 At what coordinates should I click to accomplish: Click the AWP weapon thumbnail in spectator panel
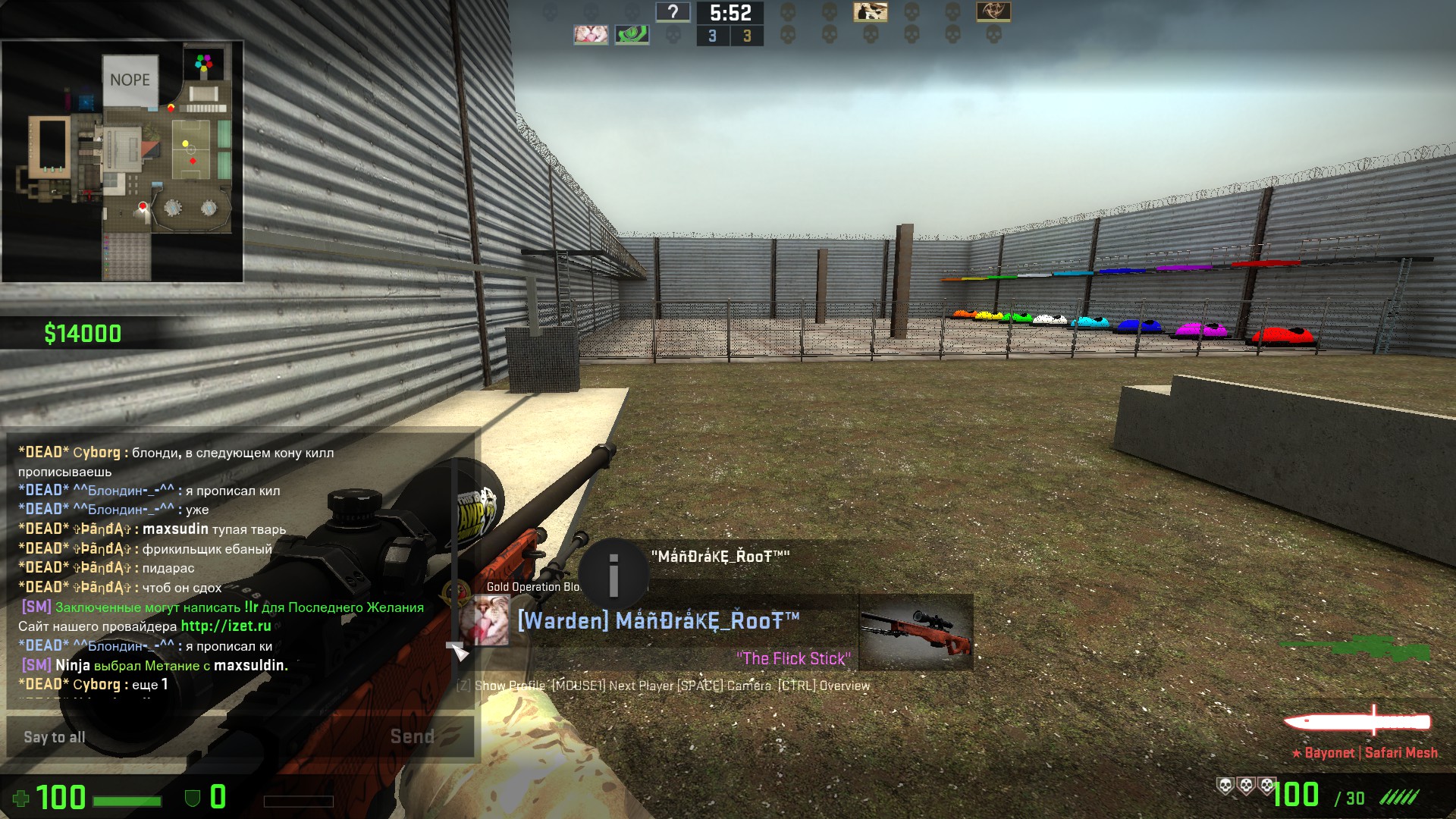click(x=915, y=632)
